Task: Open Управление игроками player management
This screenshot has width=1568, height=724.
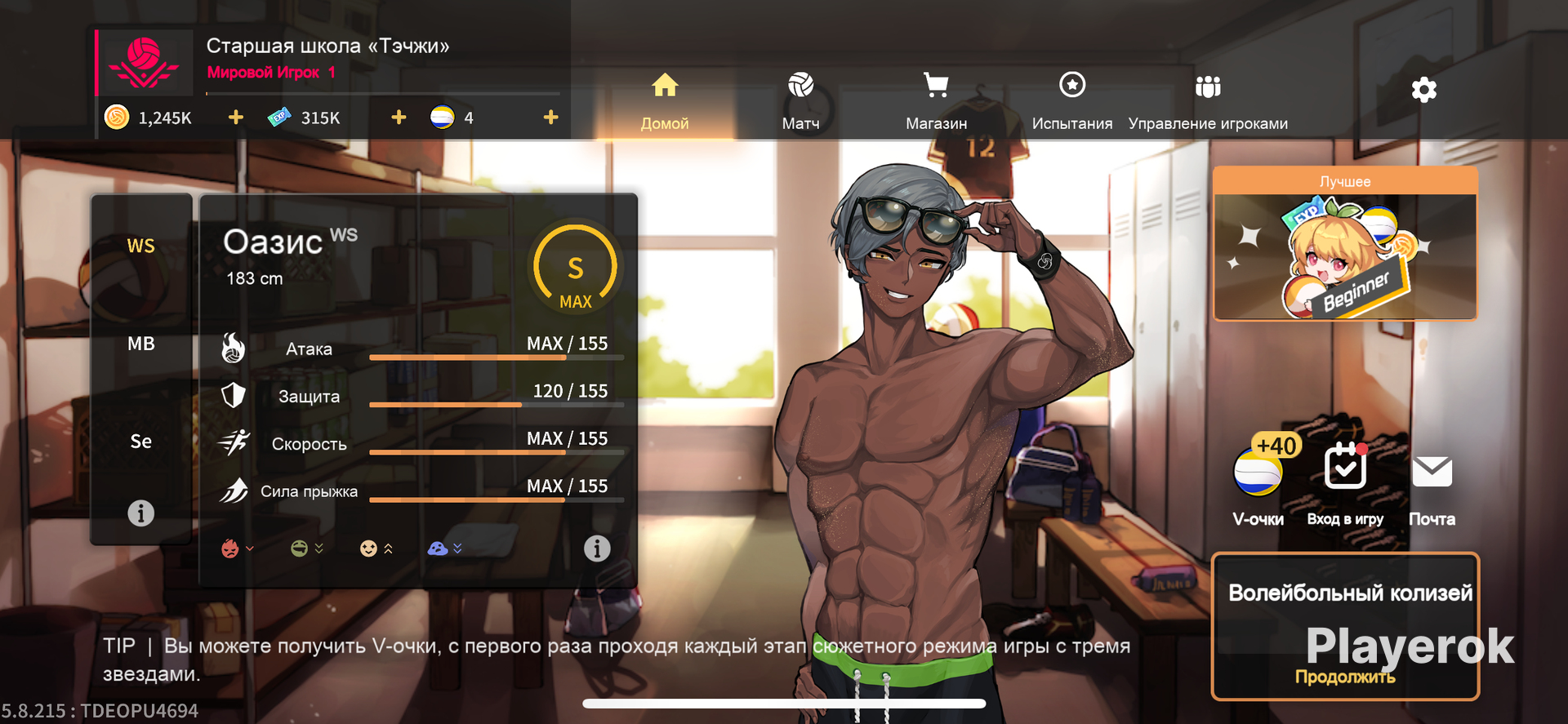Action: click(1208, 101)
